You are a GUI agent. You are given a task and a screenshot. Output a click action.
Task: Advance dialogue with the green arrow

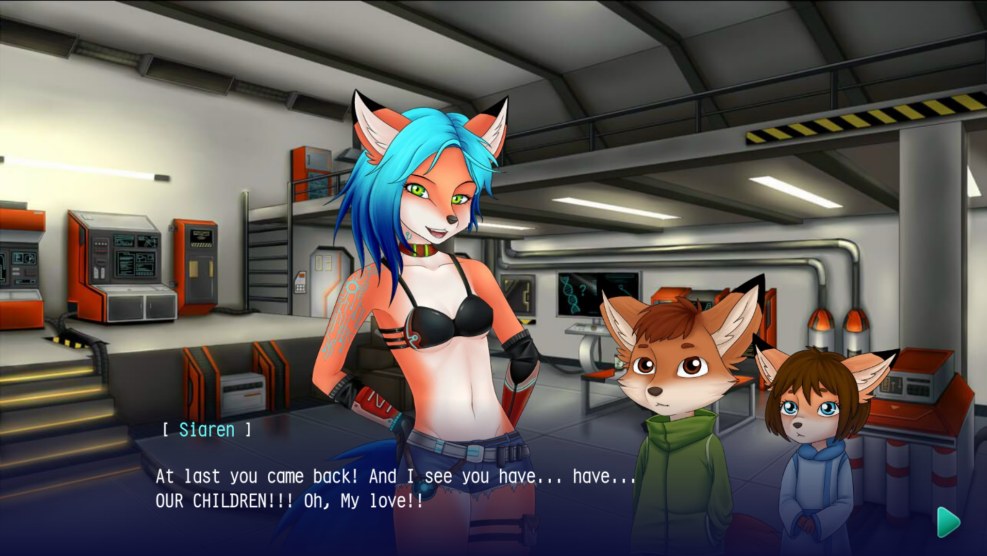(x=947, y=520)
